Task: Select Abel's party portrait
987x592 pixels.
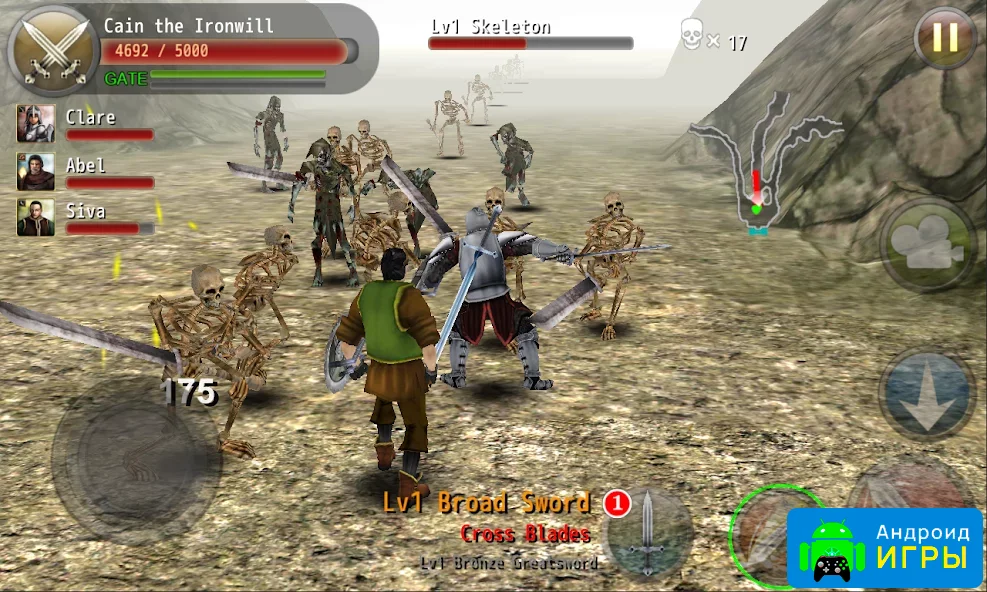Action: [35, 172]
